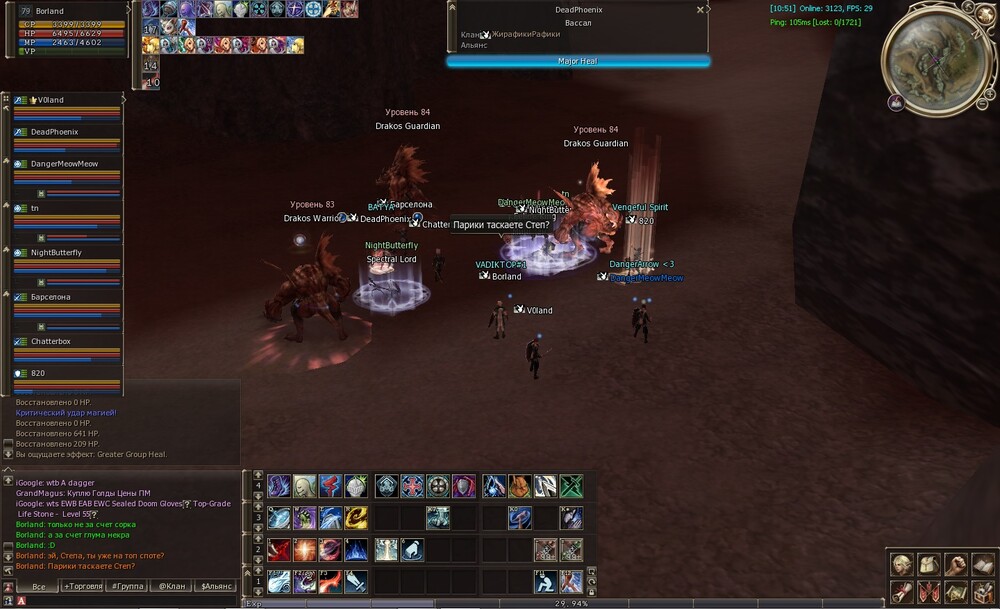Switch to the @Клан chat tab
The width and height of the screenshot is (1000, 609).
coord(170,586)
